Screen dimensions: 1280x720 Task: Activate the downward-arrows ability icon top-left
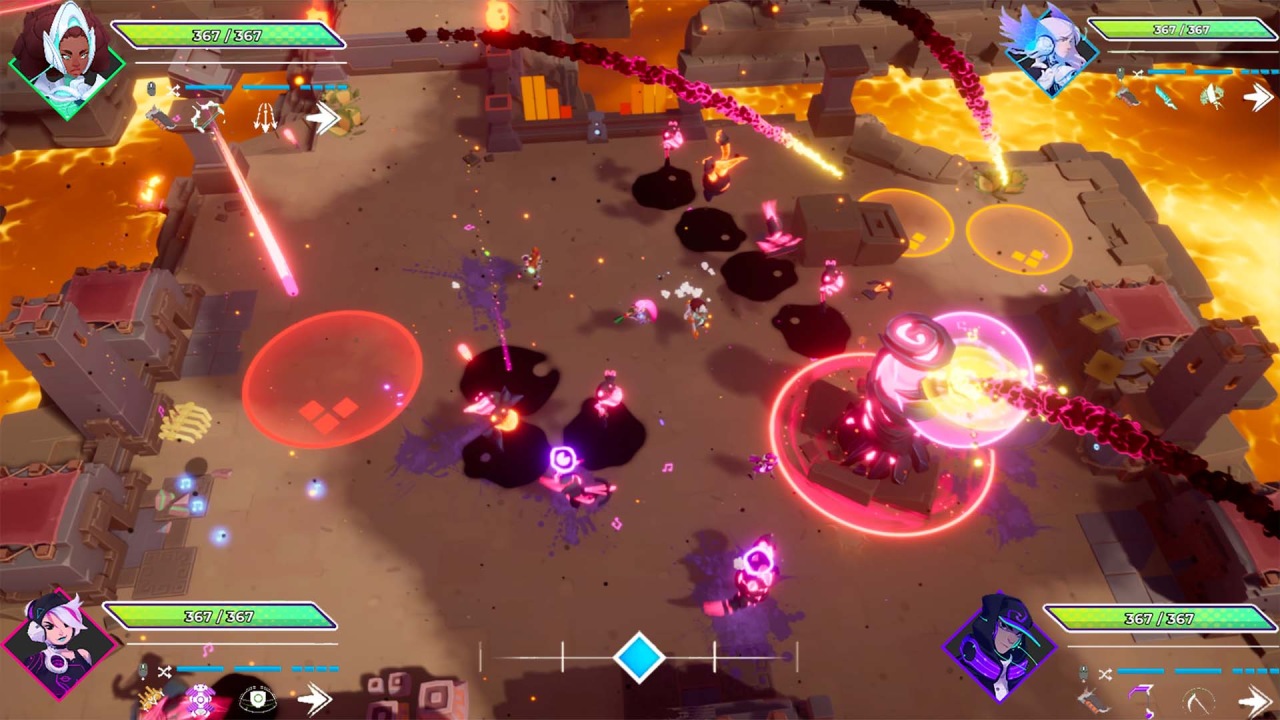(x=266, y=118)
